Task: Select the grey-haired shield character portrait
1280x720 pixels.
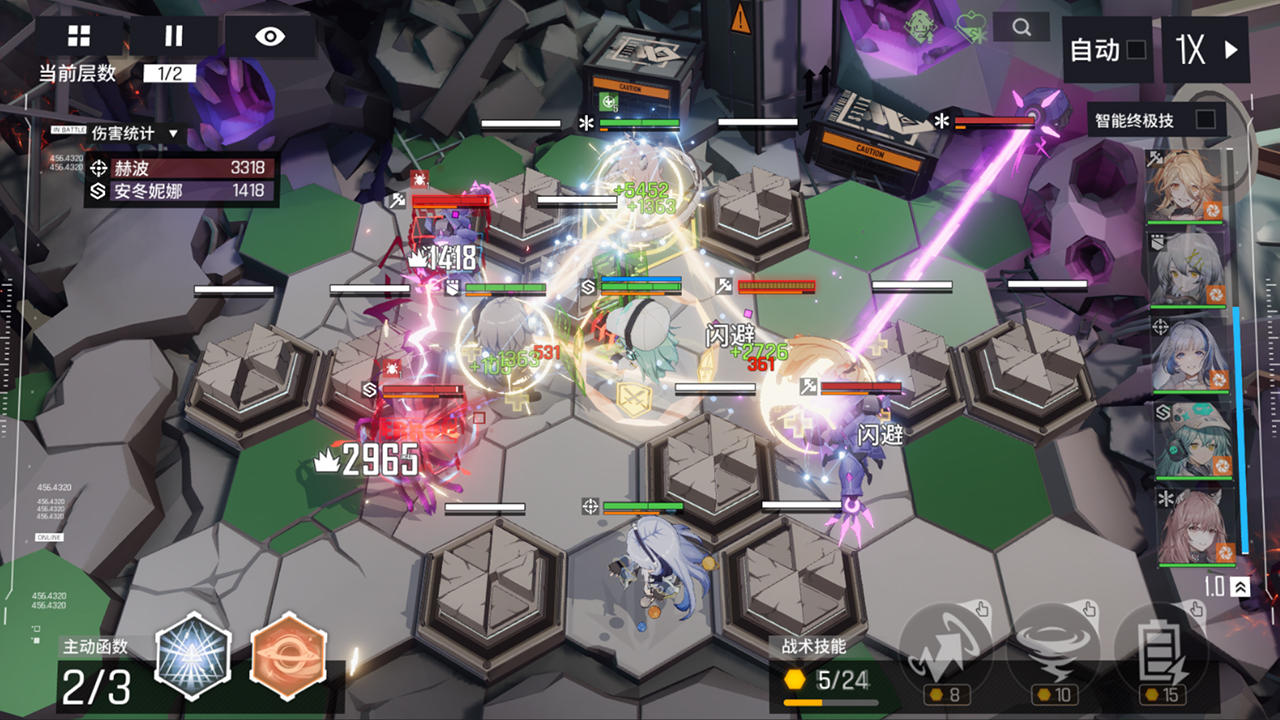Action: (1188, 269)
